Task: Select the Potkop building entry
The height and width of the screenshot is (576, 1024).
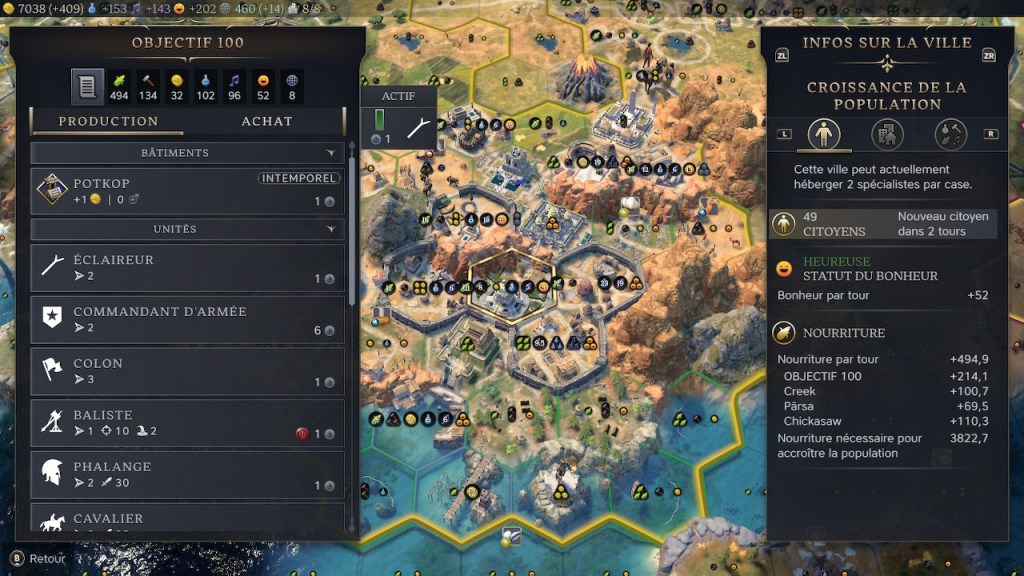Action: pos(188,192)
